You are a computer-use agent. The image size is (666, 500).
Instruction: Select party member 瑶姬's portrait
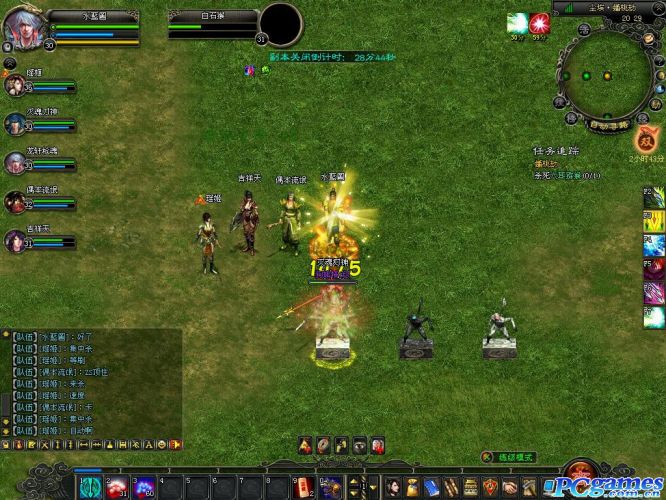point(15,85)
